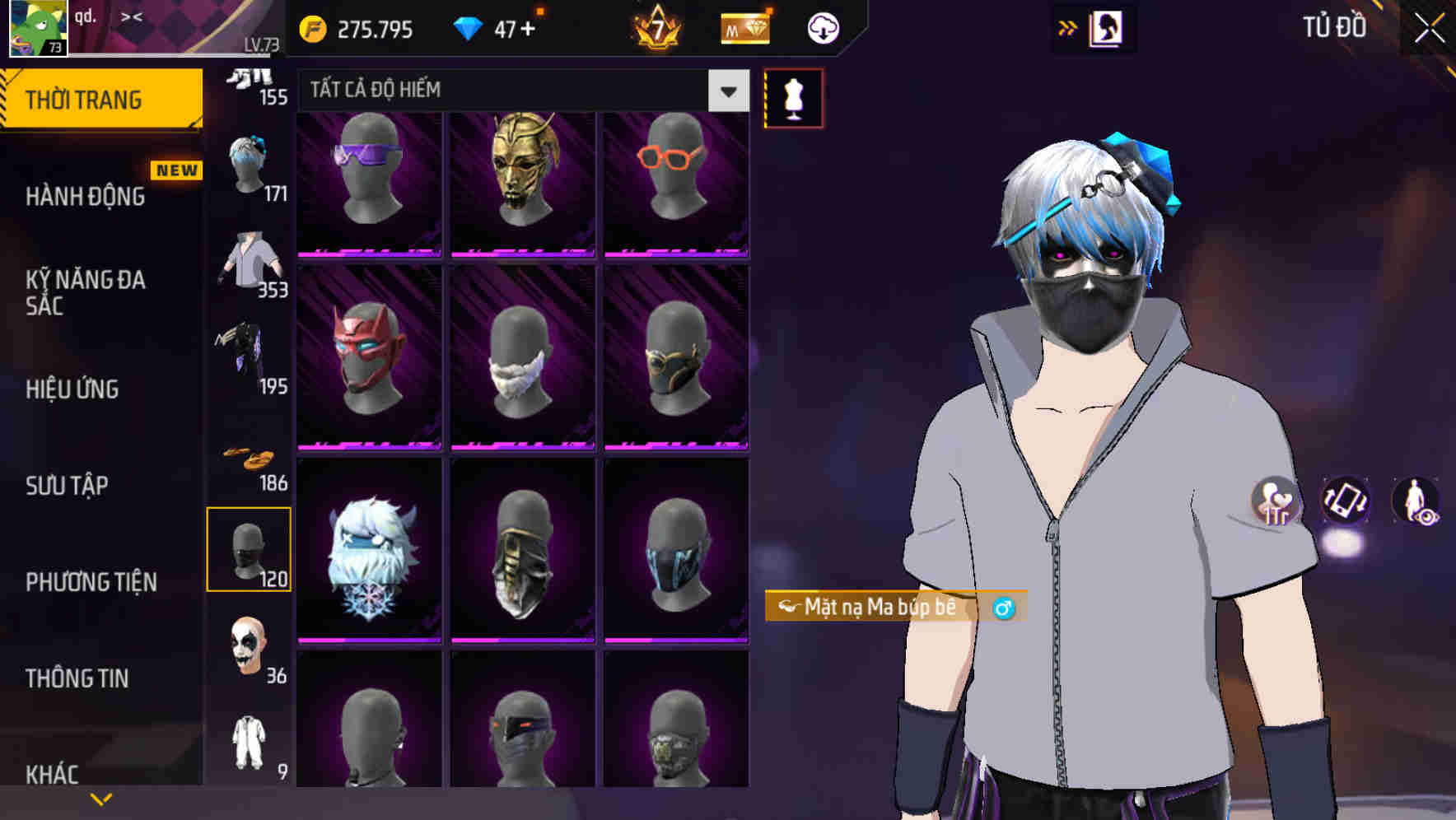Click the rank badge showing level 7
1456x820 pixels.
655,27
